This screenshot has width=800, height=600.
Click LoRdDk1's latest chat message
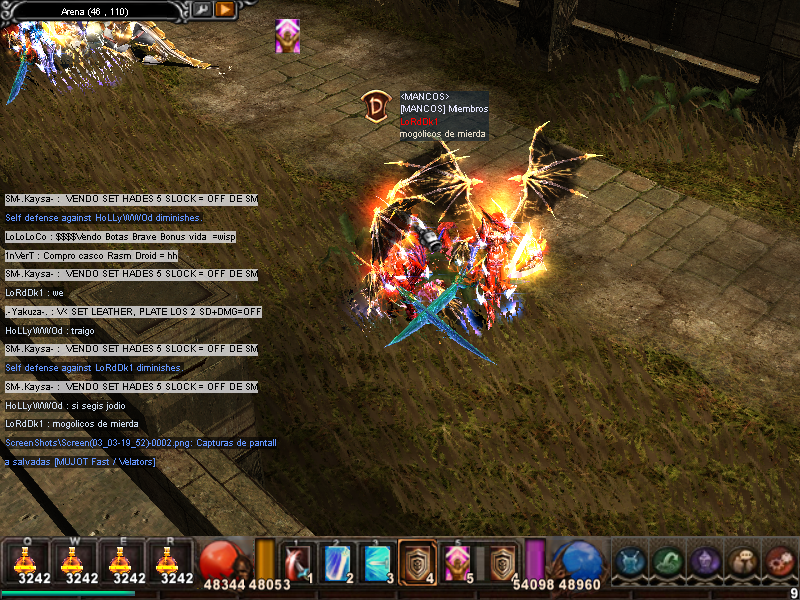point(72,424)
